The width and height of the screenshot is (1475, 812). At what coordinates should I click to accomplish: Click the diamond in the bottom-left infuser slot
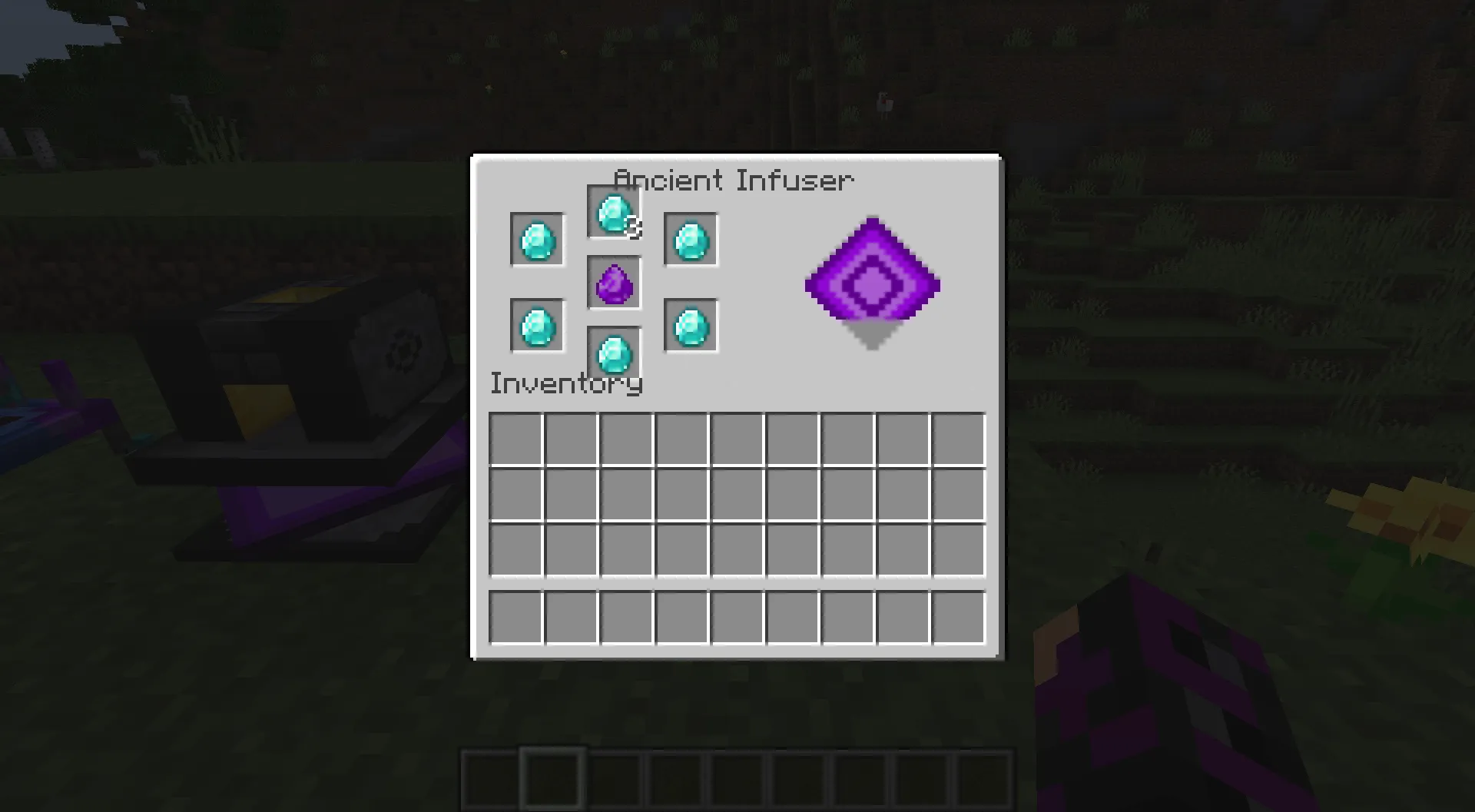pyautogui.click(x=536, y=323)
